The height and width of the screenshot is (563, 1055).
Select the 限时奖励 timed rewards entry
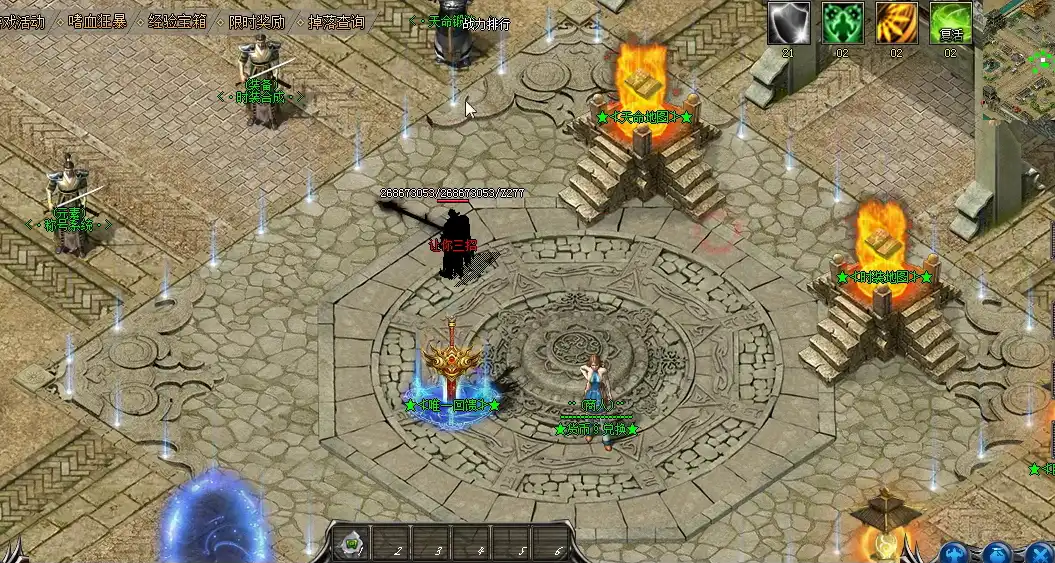[256, 20]
